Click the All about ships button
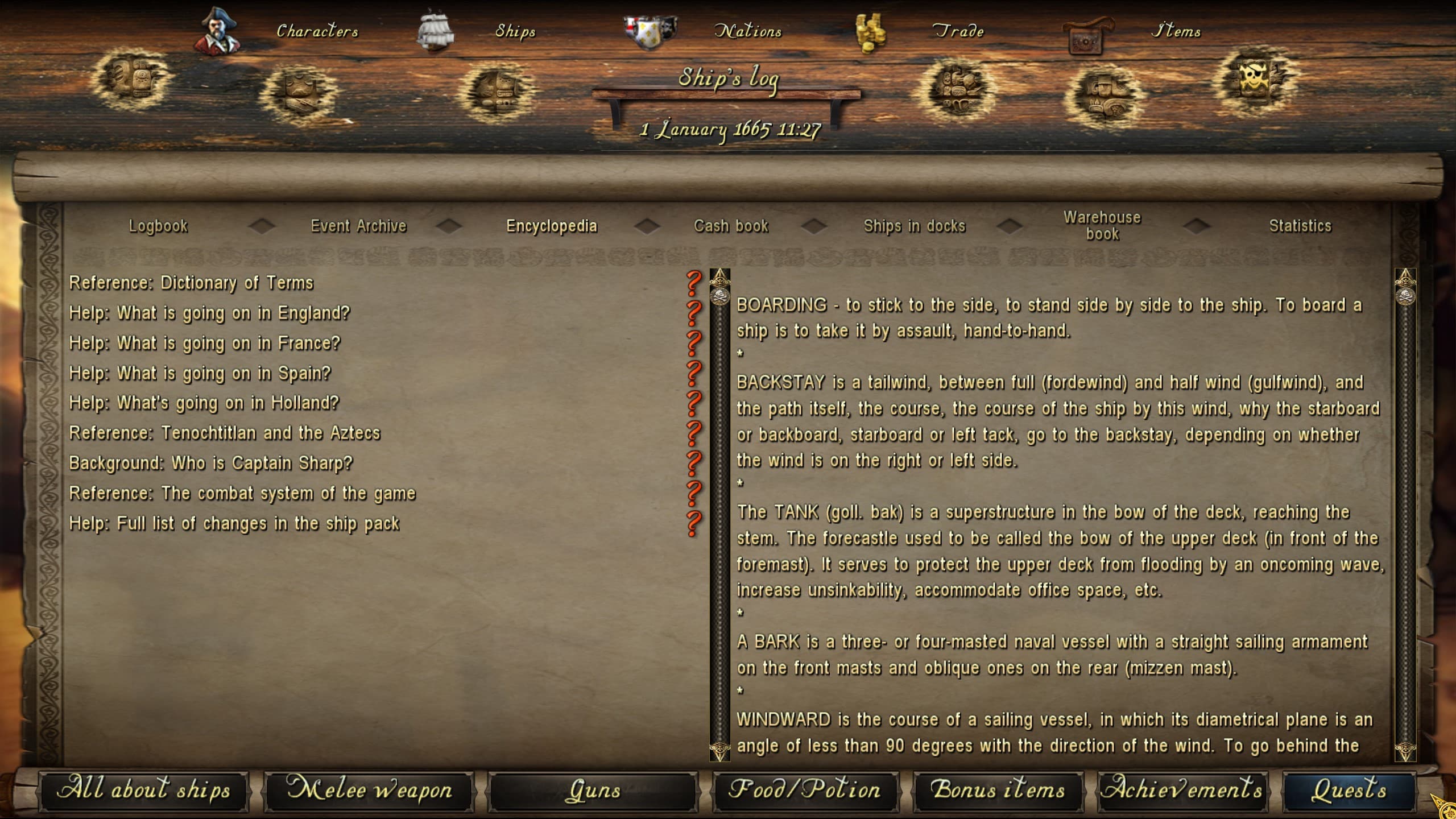 pyautogui.click(x=144, y=790)
